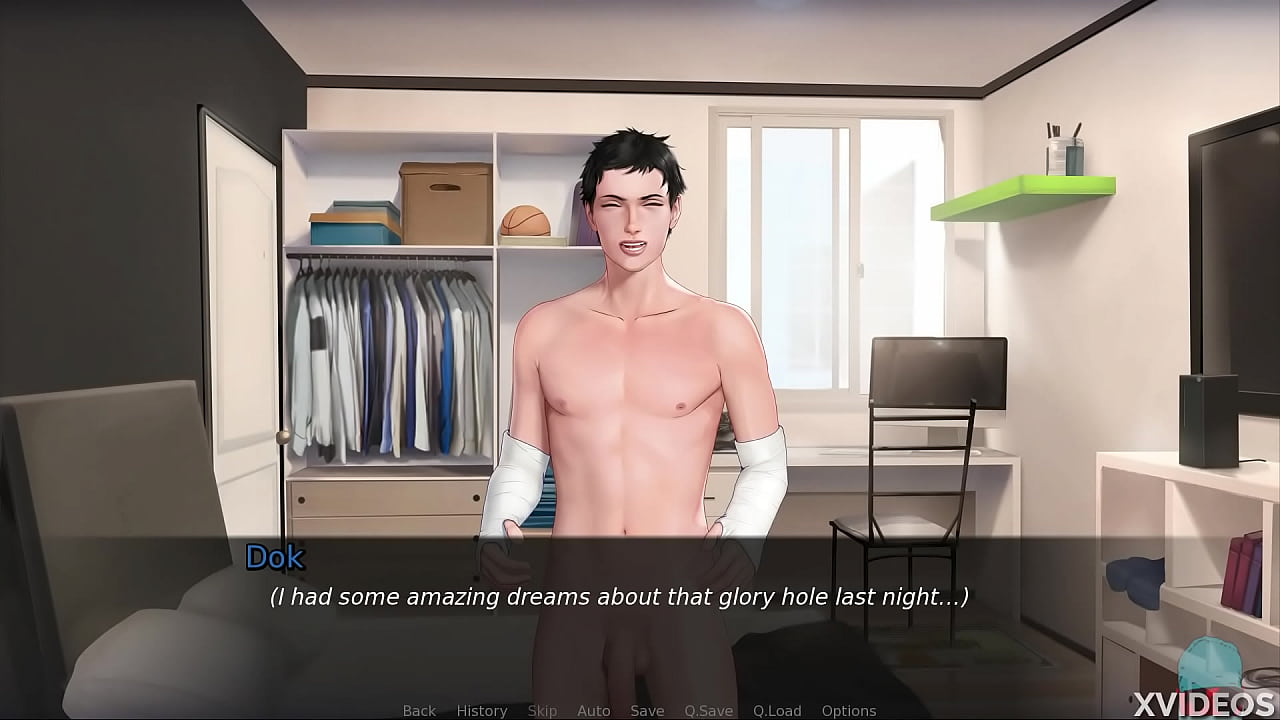The height and width of the screenshot is (720, 1280).
Task: Click the Back button in the quick menu
Action: [419, 710]
